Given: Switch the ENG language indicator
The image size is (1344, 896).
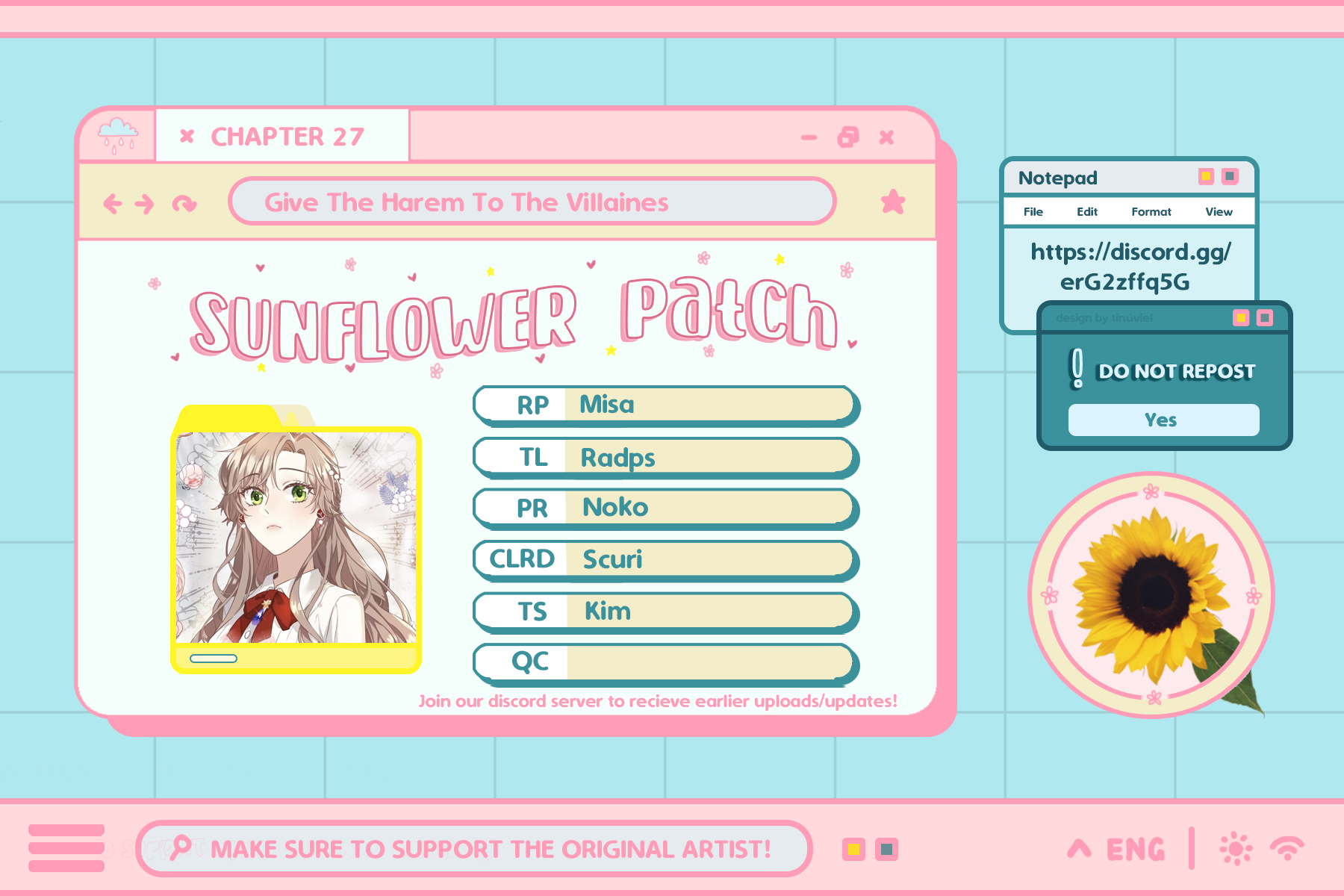Looking at the screenshot, I should coord(1135,849).
